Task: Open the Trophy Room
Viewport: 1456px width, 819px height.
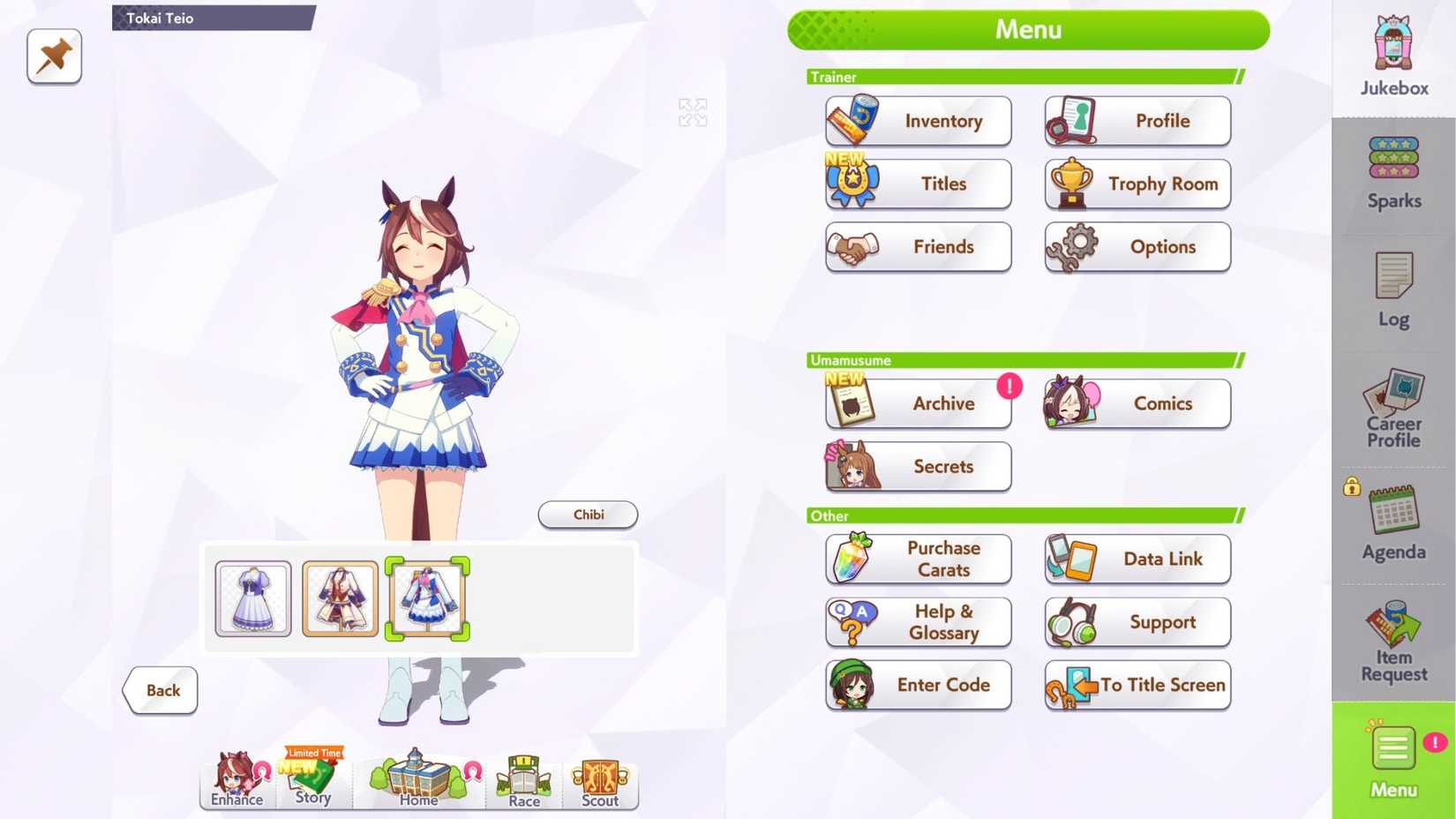Action: click(x=1137, y=184)
